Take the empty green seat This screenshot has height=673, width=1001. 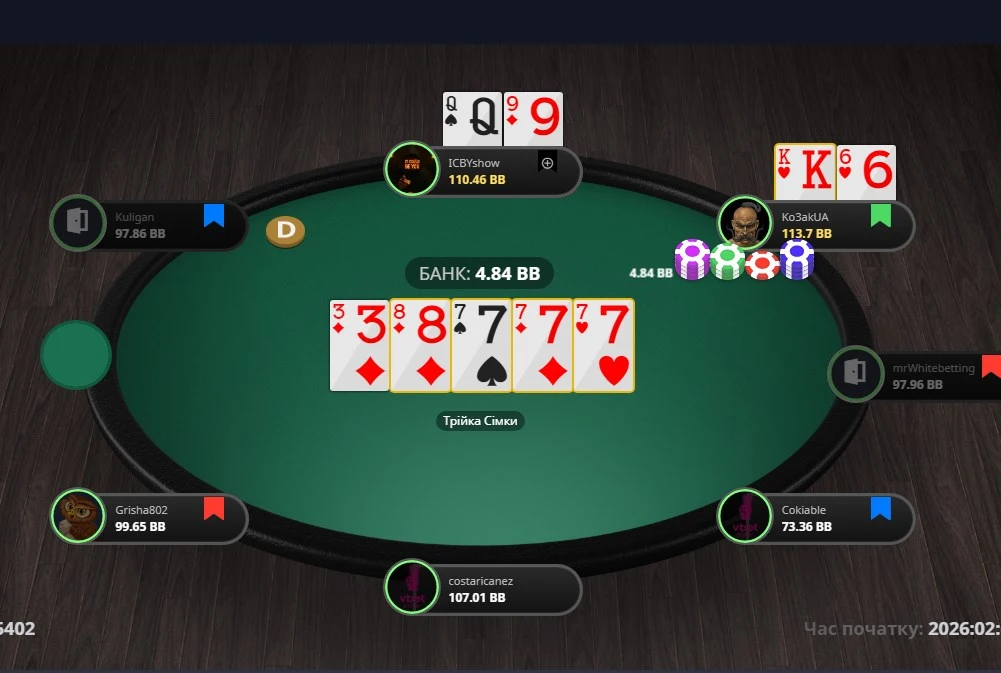(76, 355)
